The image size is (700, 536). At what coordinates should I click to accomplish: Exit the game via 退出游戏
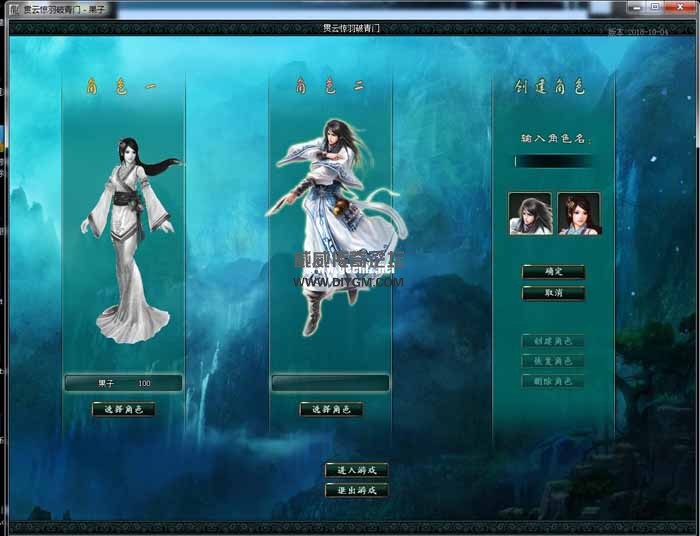coord(356,490)
